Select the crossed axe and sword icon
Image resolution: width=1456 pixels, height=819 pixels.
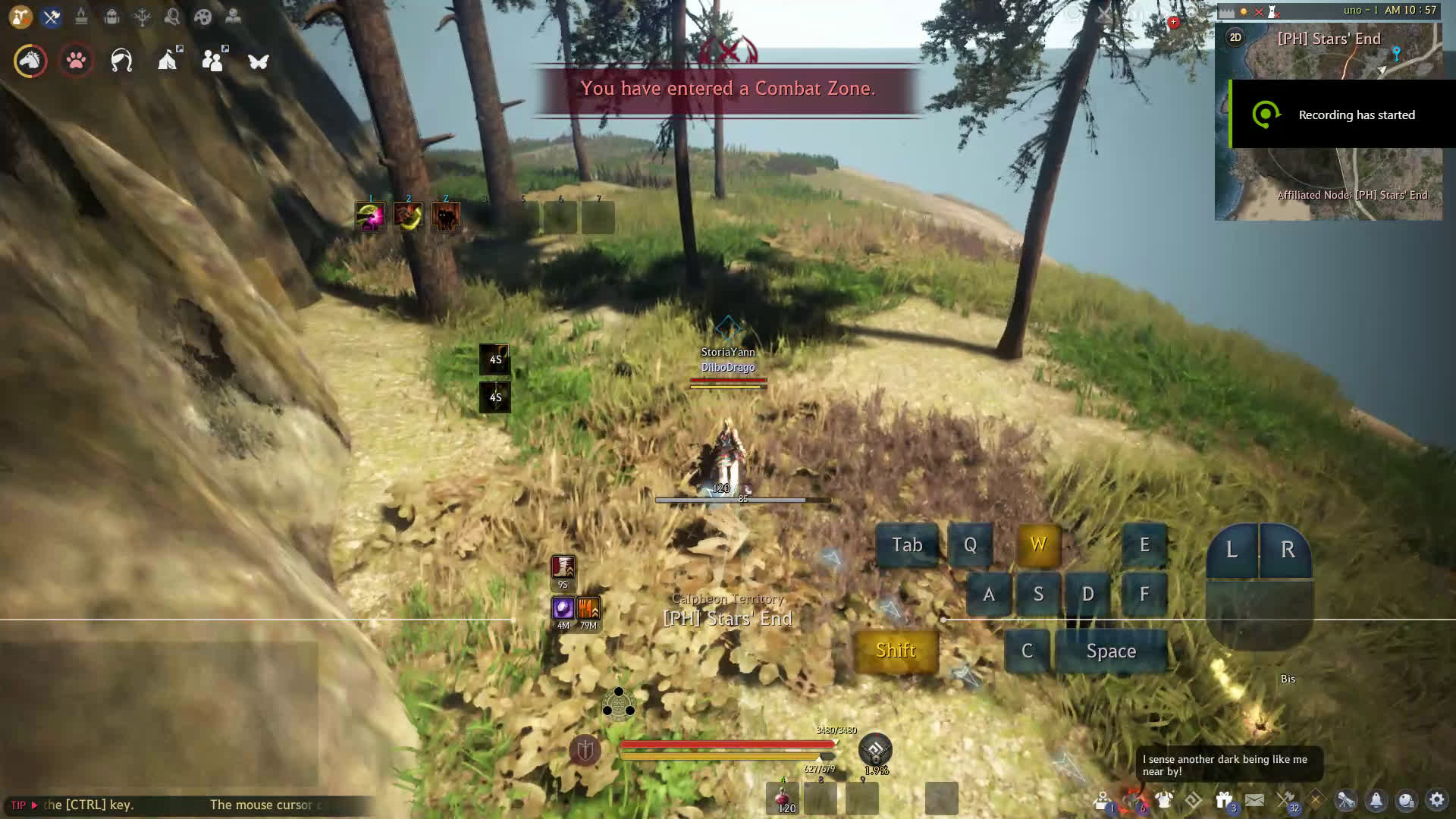52,17
